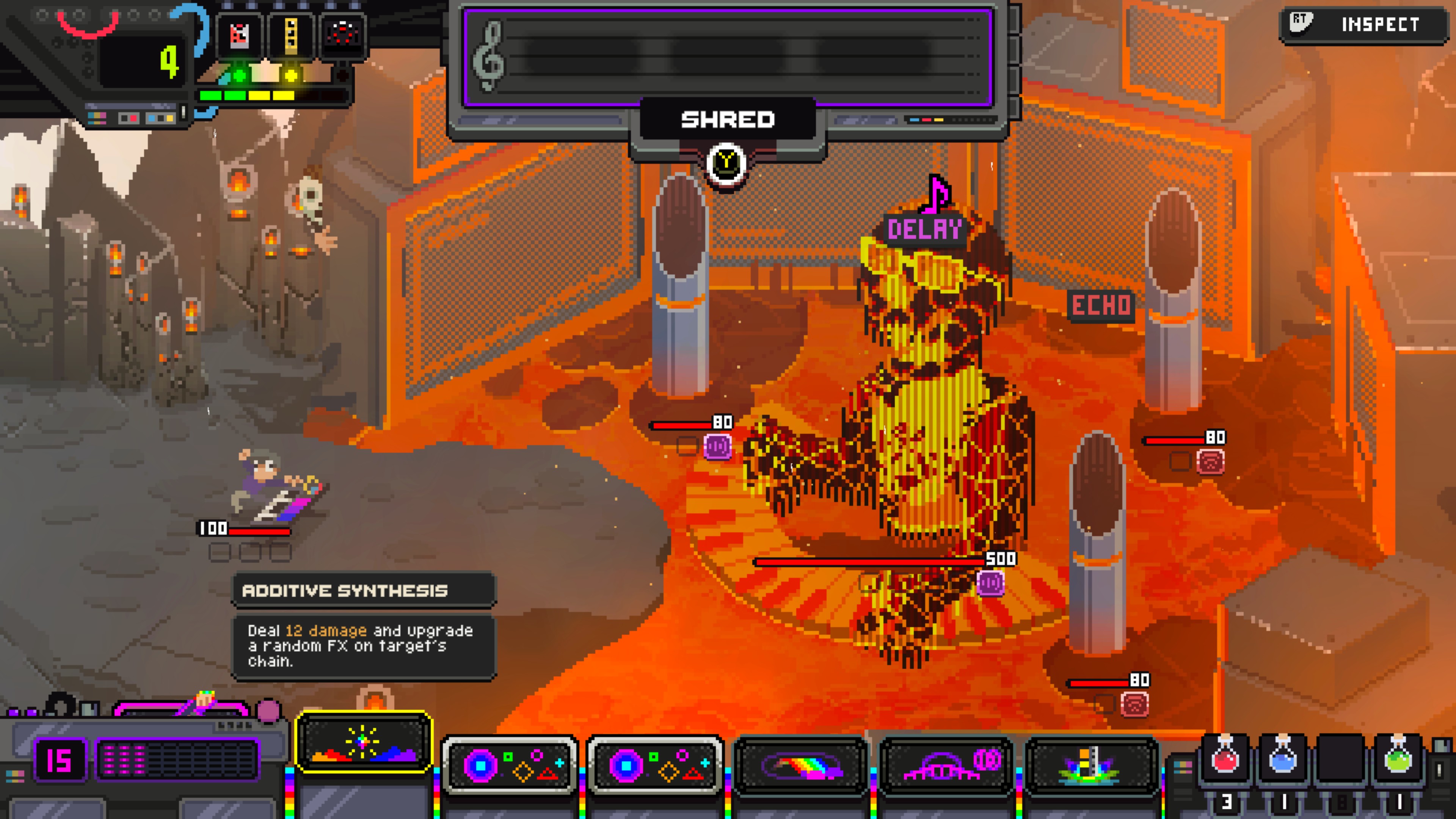This screenshot has width=1456, height=819.
Task: Select the Additive Synthesis card
Action: 364,742
